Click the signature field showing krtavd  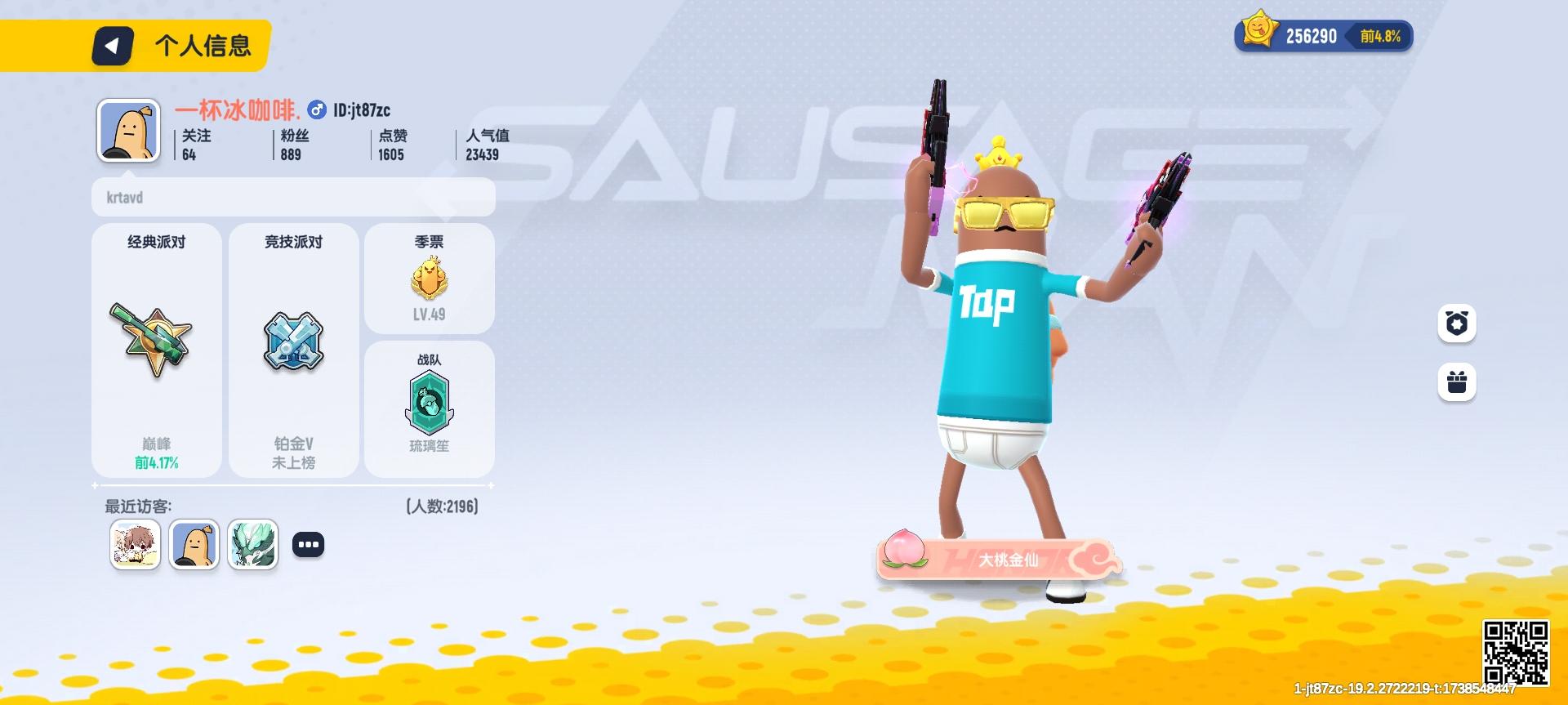point(294,197)
